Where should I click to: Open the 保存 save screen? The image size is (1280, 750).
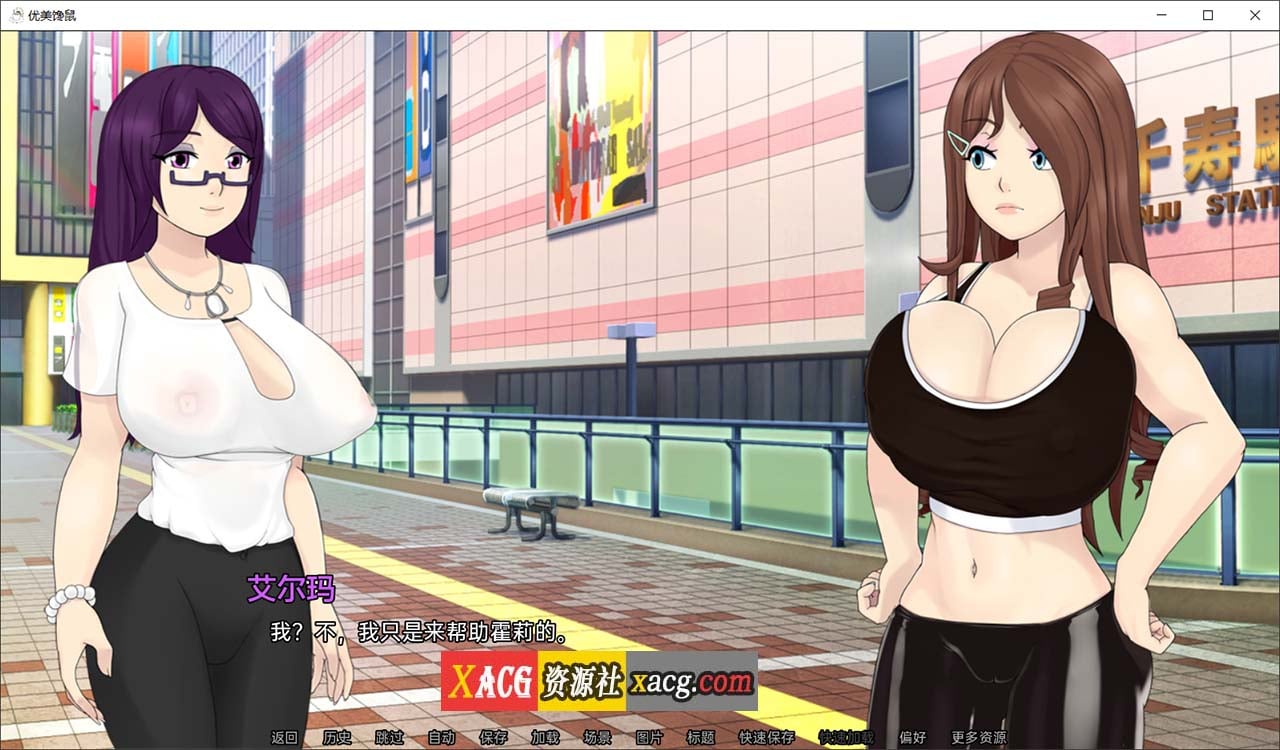pyautogui.click(x=493, y=737)
